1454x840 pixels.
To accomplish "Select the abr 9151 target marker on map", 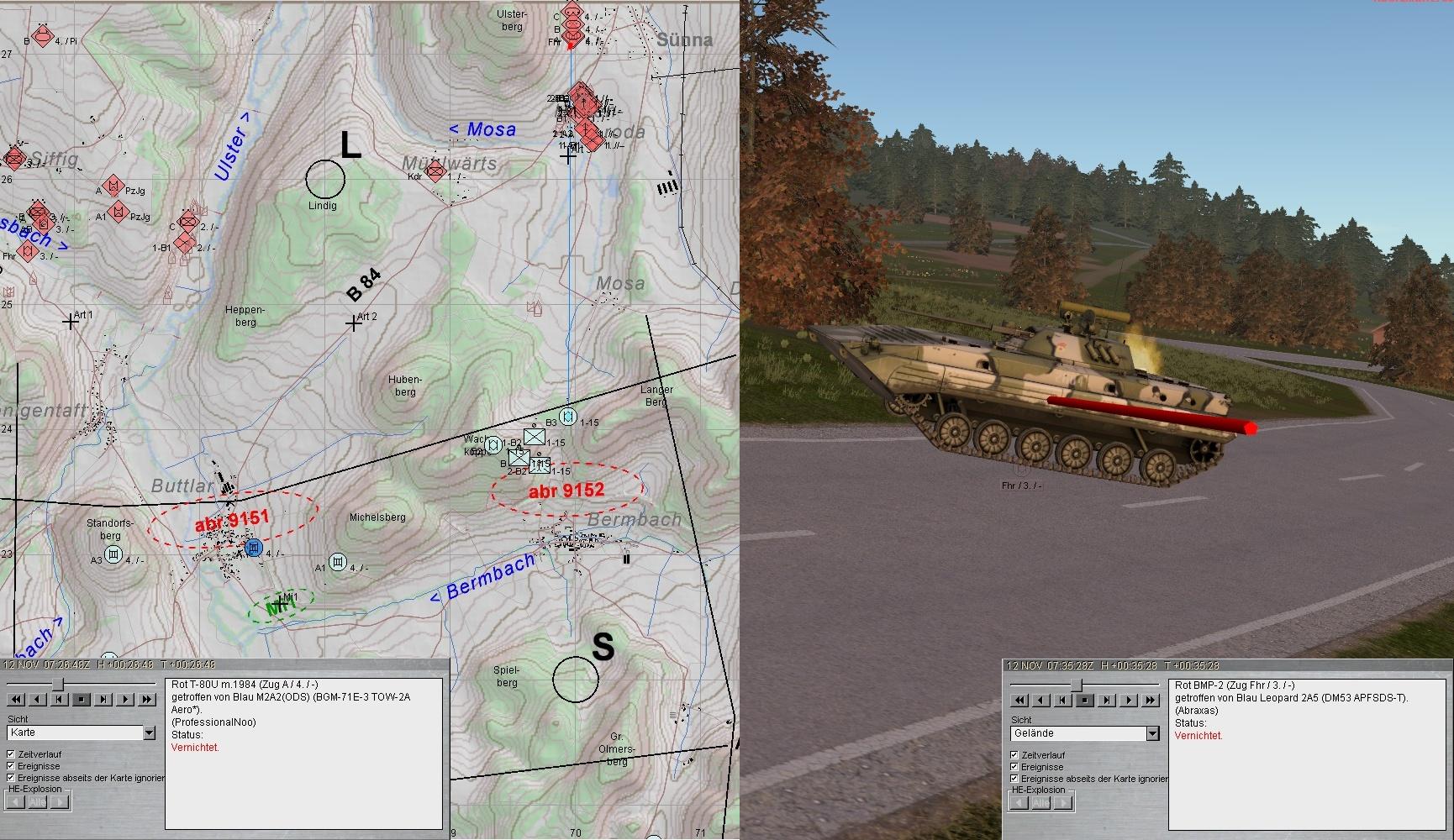I will 231,522.
